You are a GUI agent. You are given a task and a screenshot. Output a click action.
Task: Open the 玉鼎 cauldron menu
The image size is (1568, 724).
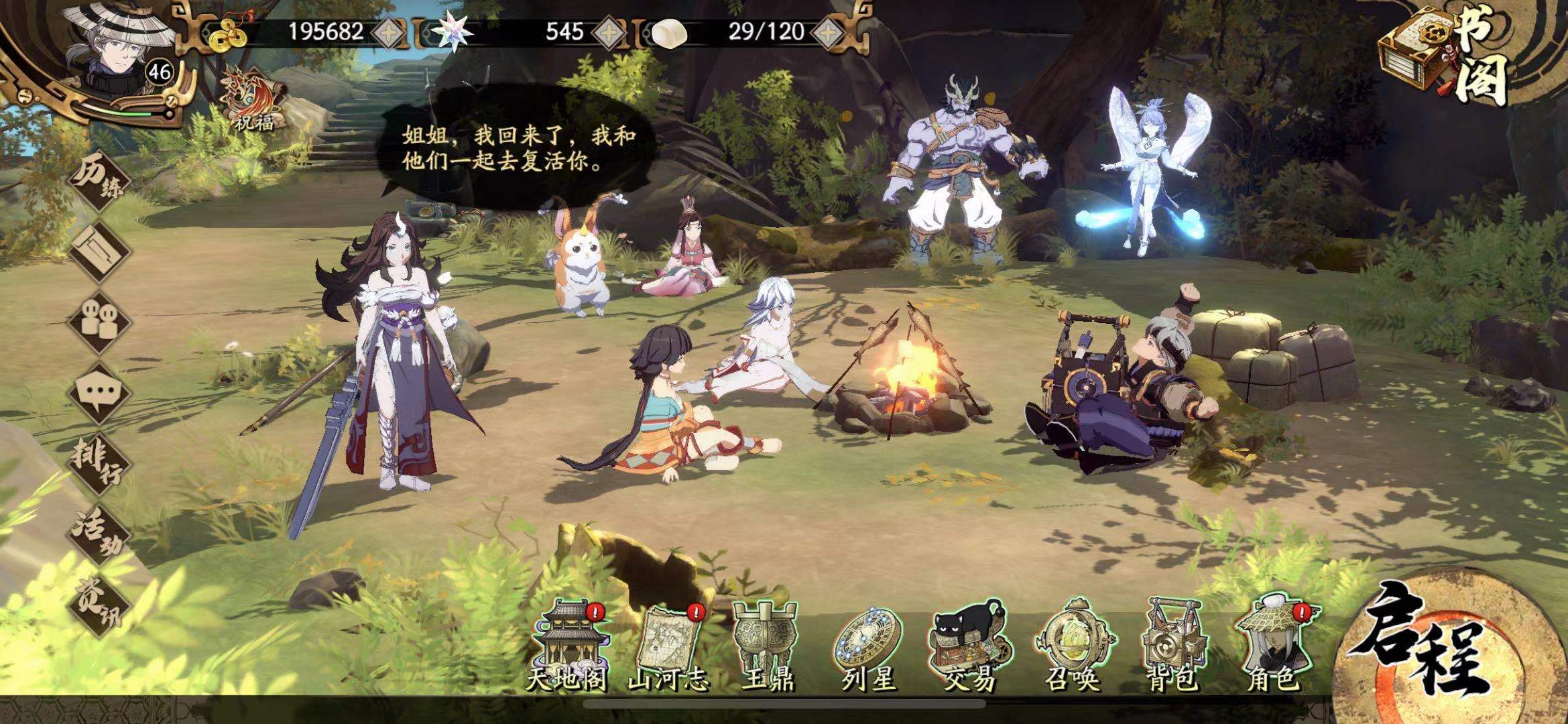point(767,647)
